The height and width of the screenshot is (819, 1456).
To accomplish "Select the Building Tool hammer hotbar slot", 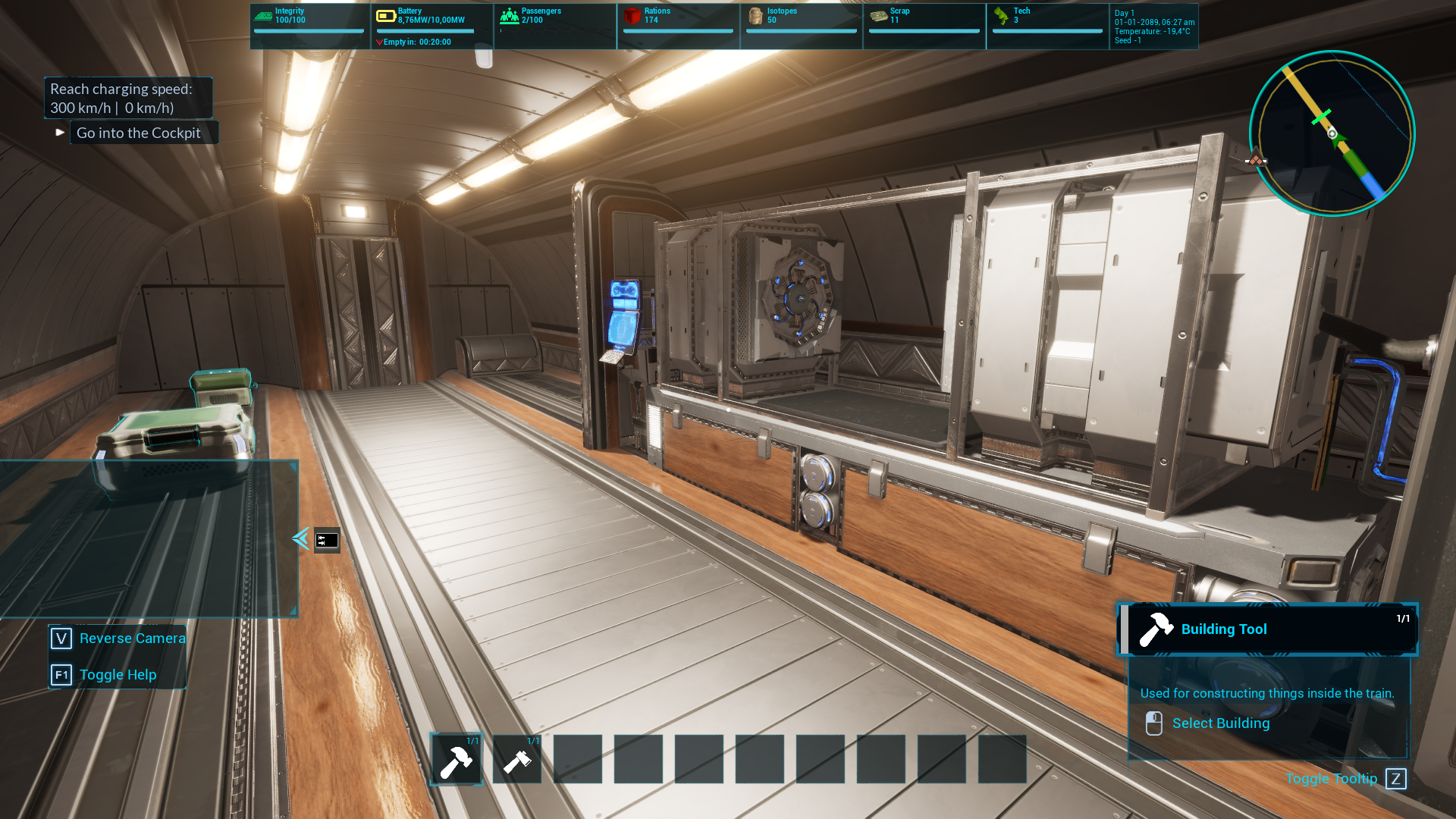I will (x=457, y=759).
